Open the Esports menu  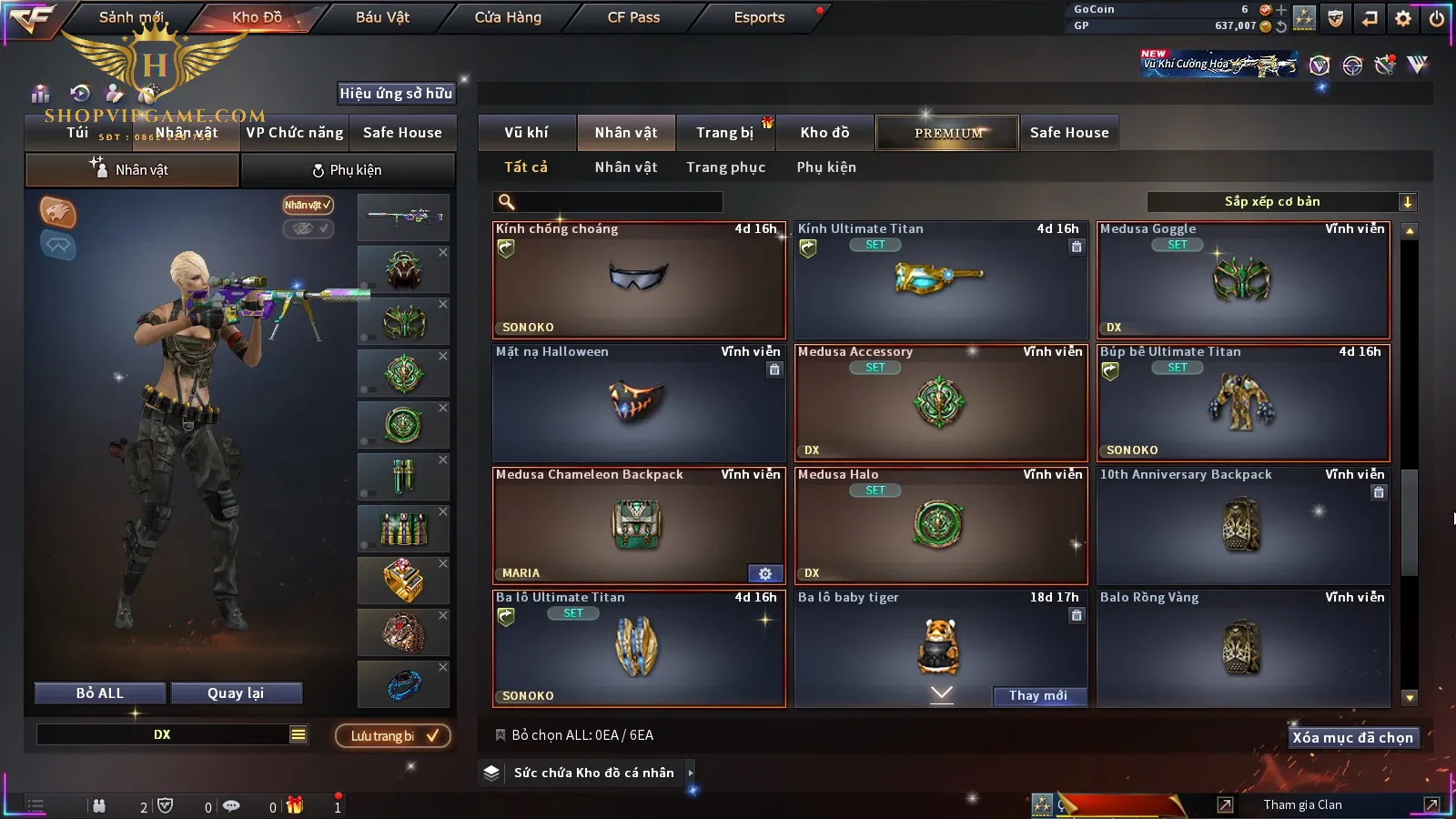pyautogui.click(x=759, y=17)
